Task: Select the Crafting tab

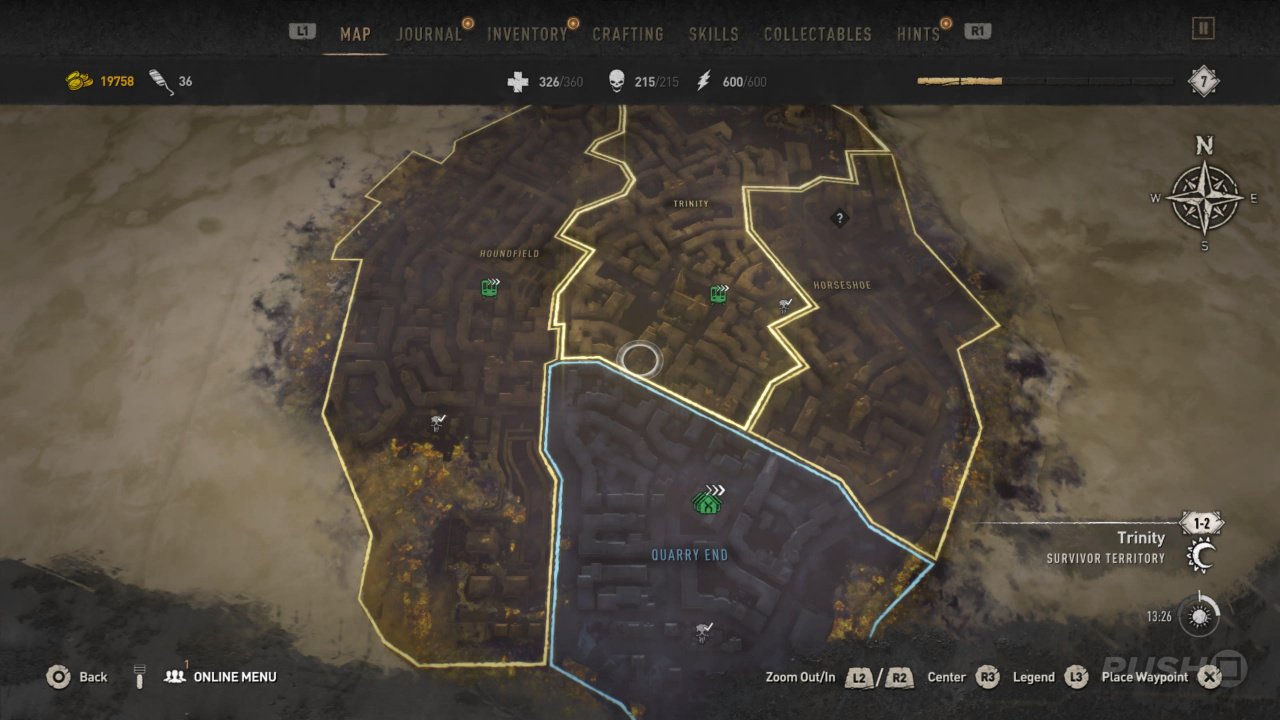Action: 628,34
